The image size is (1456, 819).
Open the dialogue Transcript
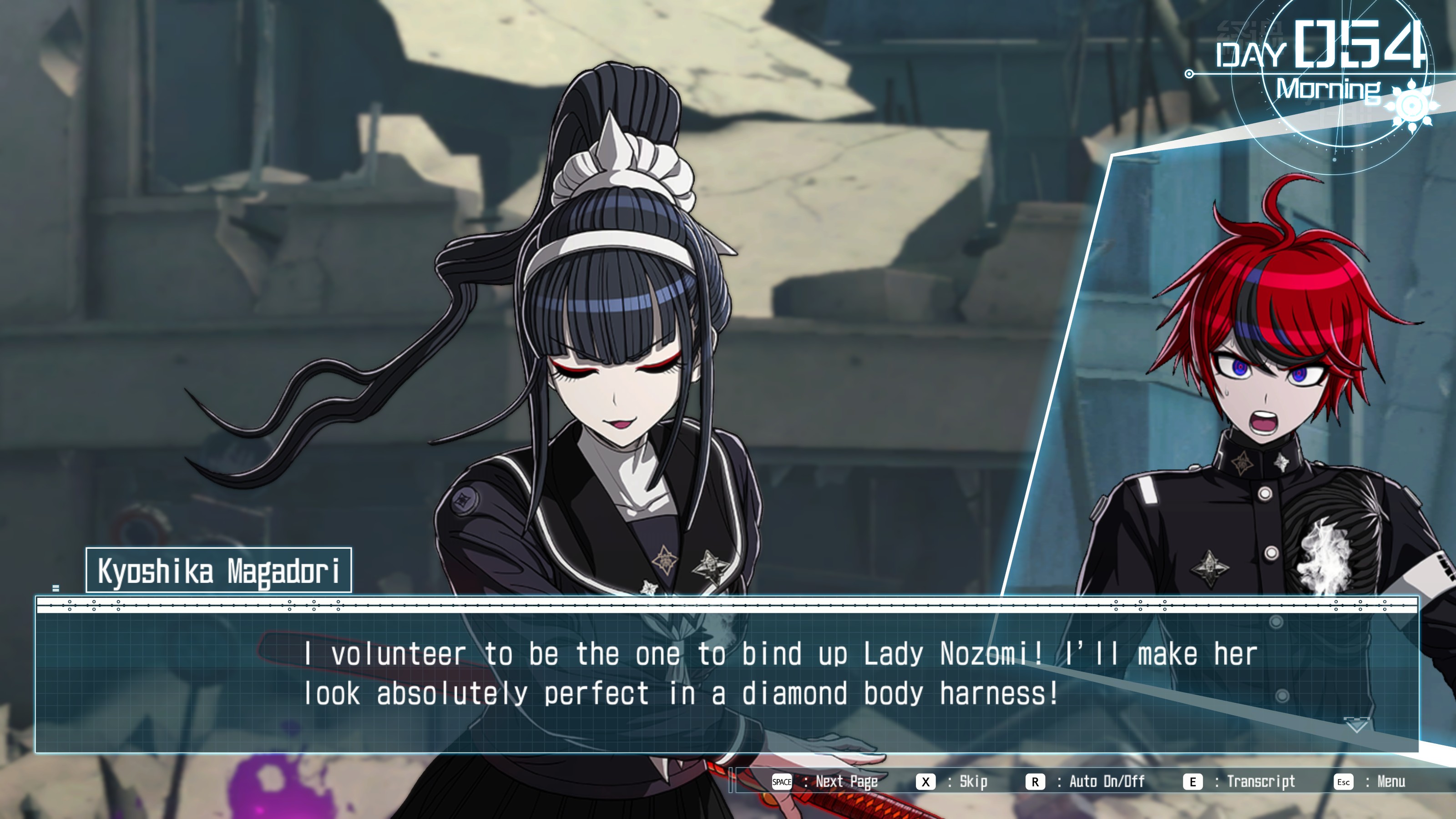click(x=1239, y=782)
